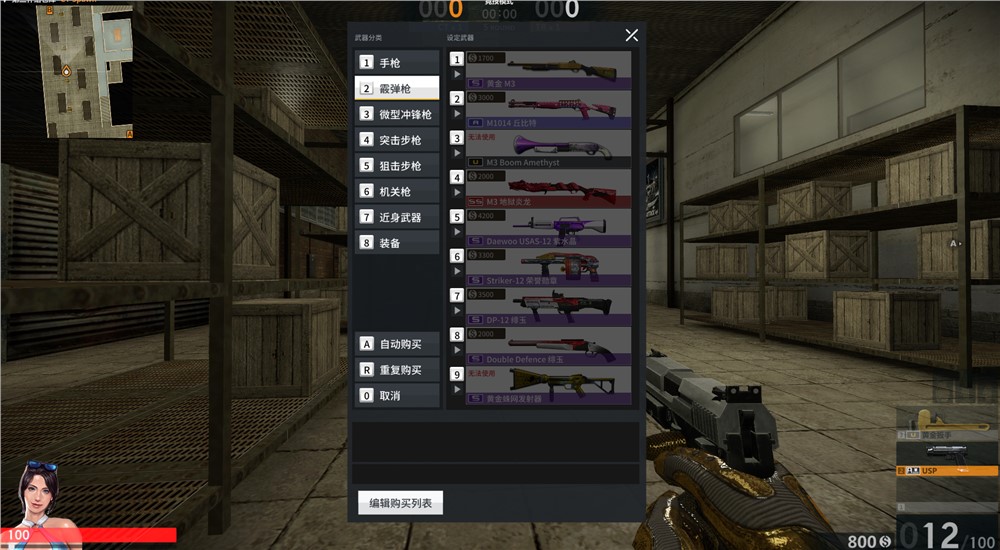
Task: Purchase the DP-12 绯玉 shotgun
Action: [x=548, y=306]
